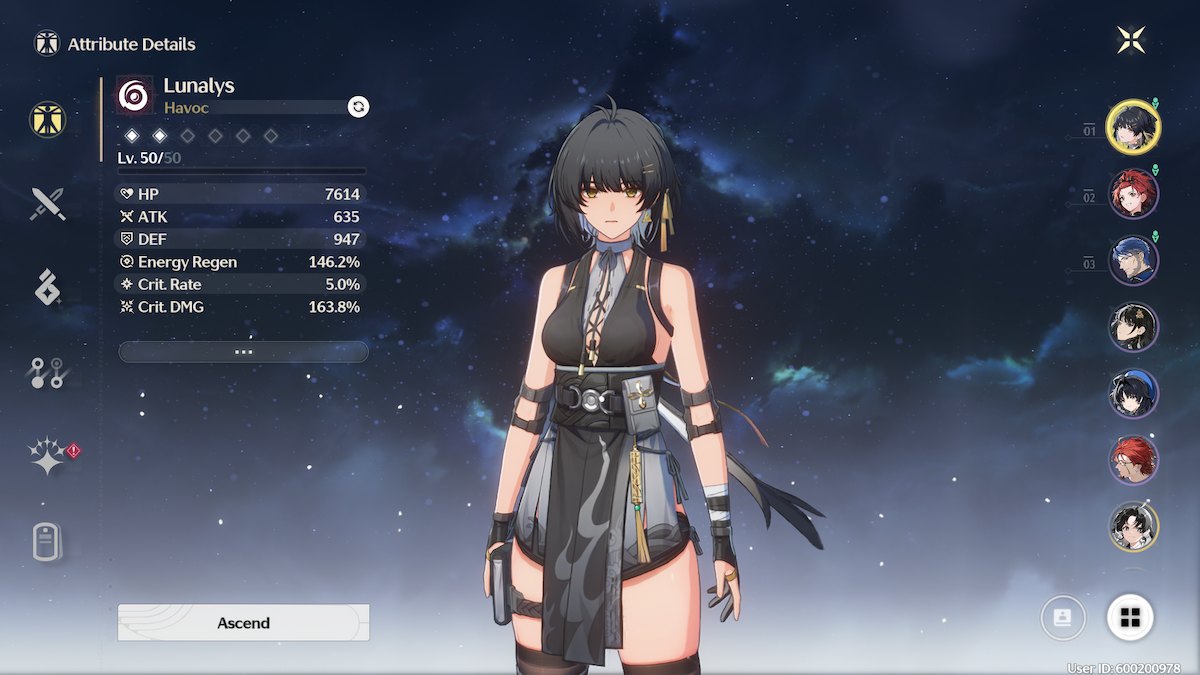The image size is (1200, 675).
Task: Select the character portrait wearing a blue cap
Action: (1133, 394)
